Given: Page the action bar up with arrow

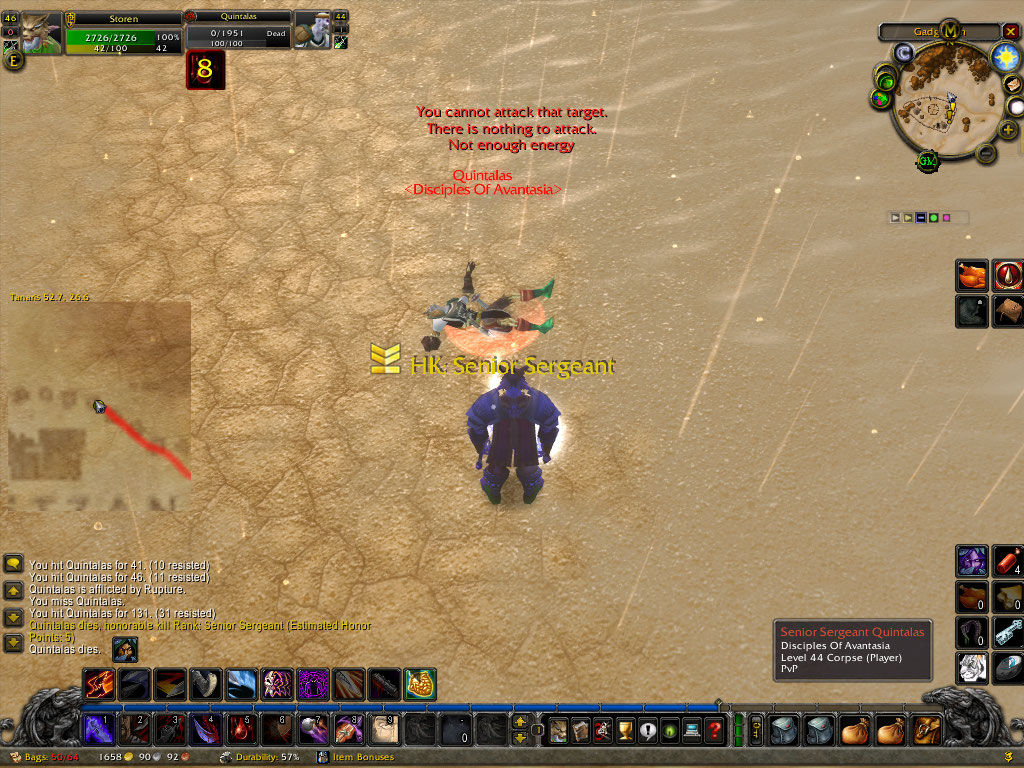Looking at the screenshot, I should coord(520,722).
